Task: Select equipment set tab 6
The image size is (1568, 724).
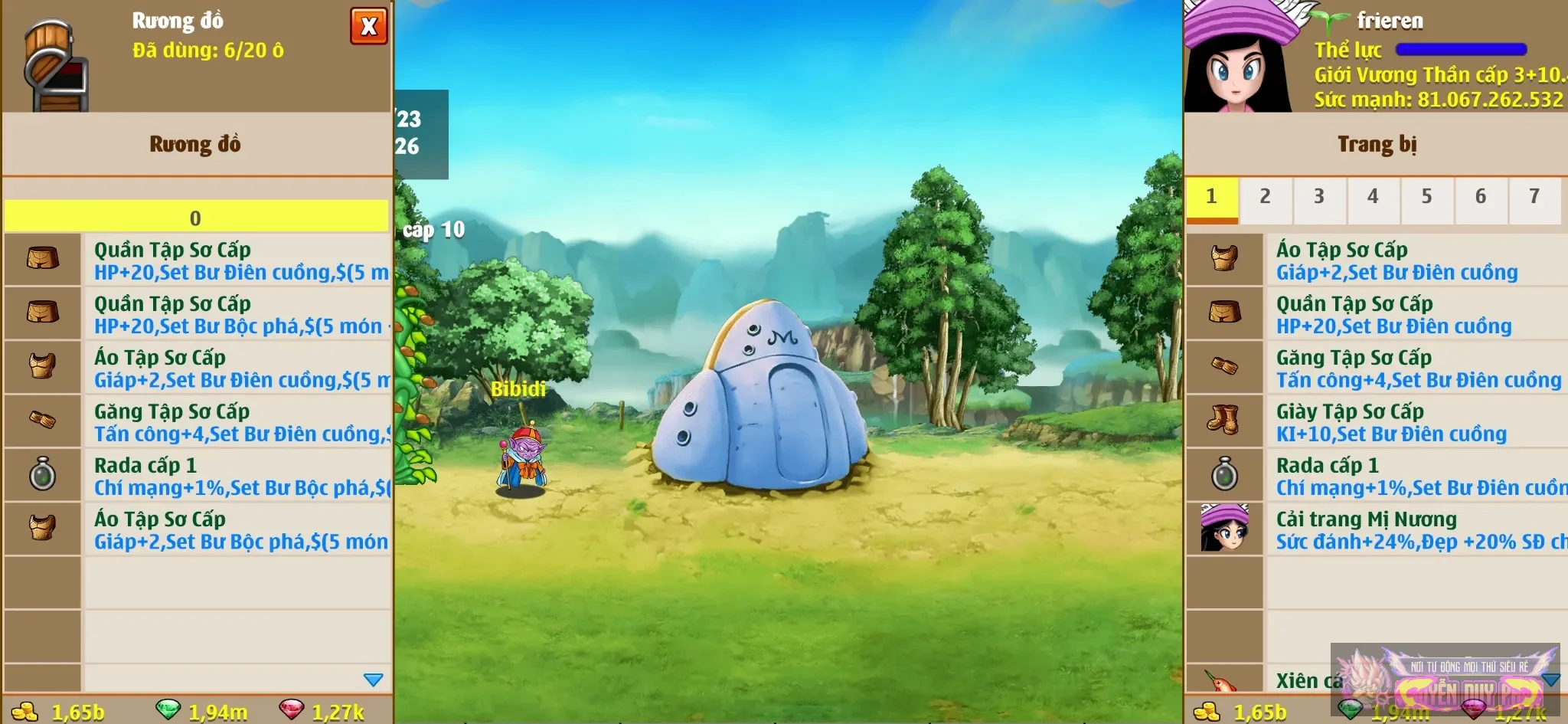Action: point(1481,198)
